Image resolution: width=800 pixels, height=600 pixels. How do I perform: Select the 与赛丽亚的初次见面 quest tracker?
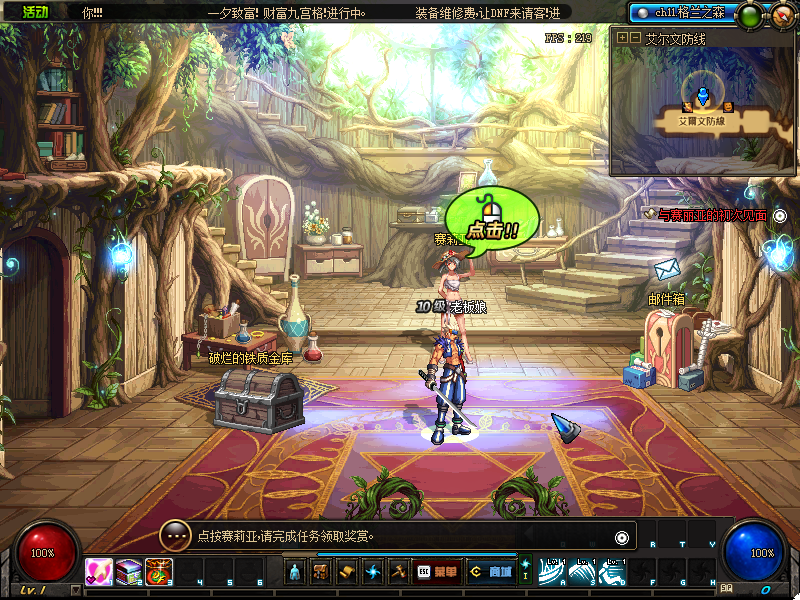coord(712,215)
